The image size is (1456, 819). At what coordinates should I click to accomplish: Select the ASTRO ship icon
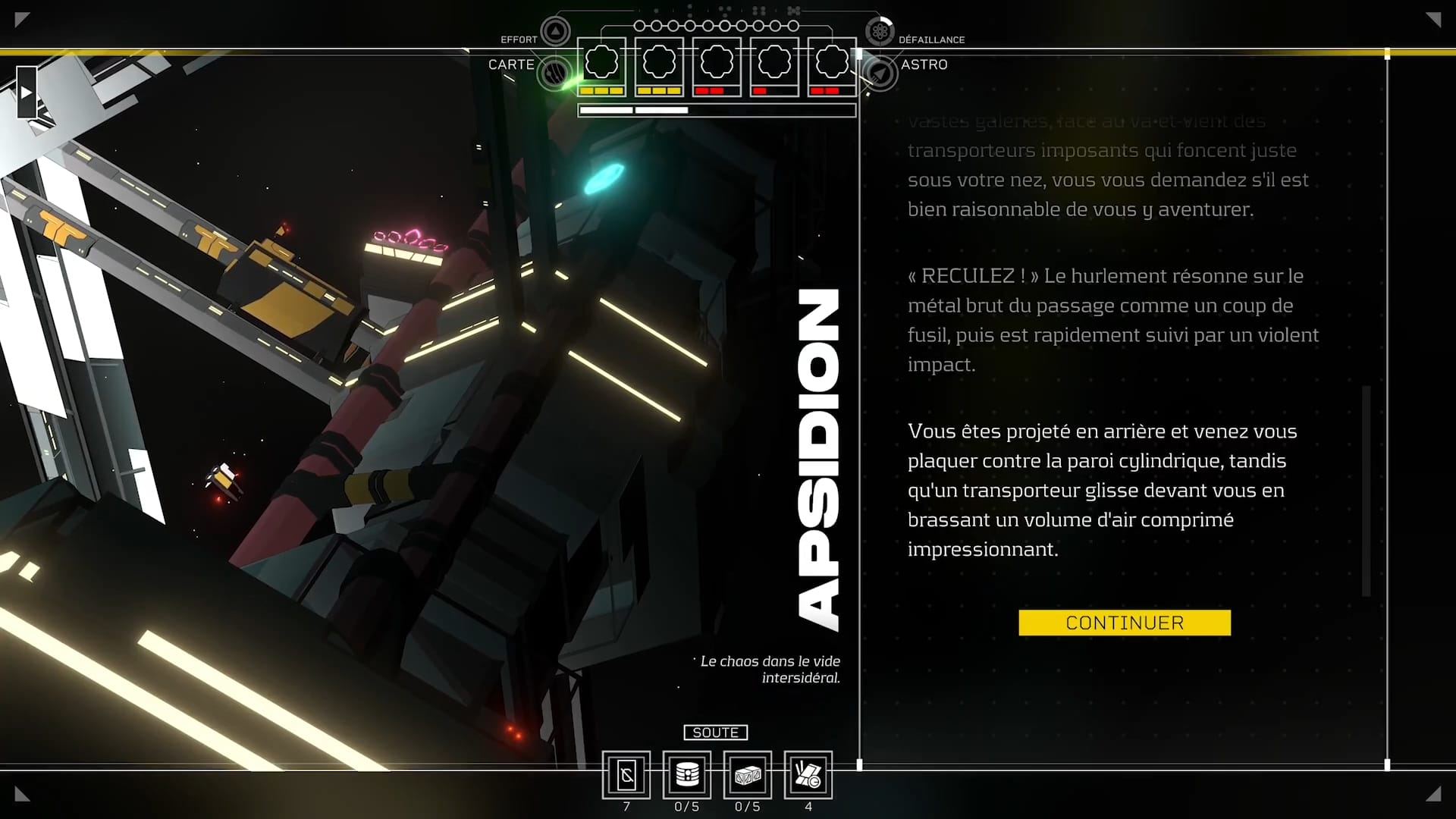[x=880, y=74]
